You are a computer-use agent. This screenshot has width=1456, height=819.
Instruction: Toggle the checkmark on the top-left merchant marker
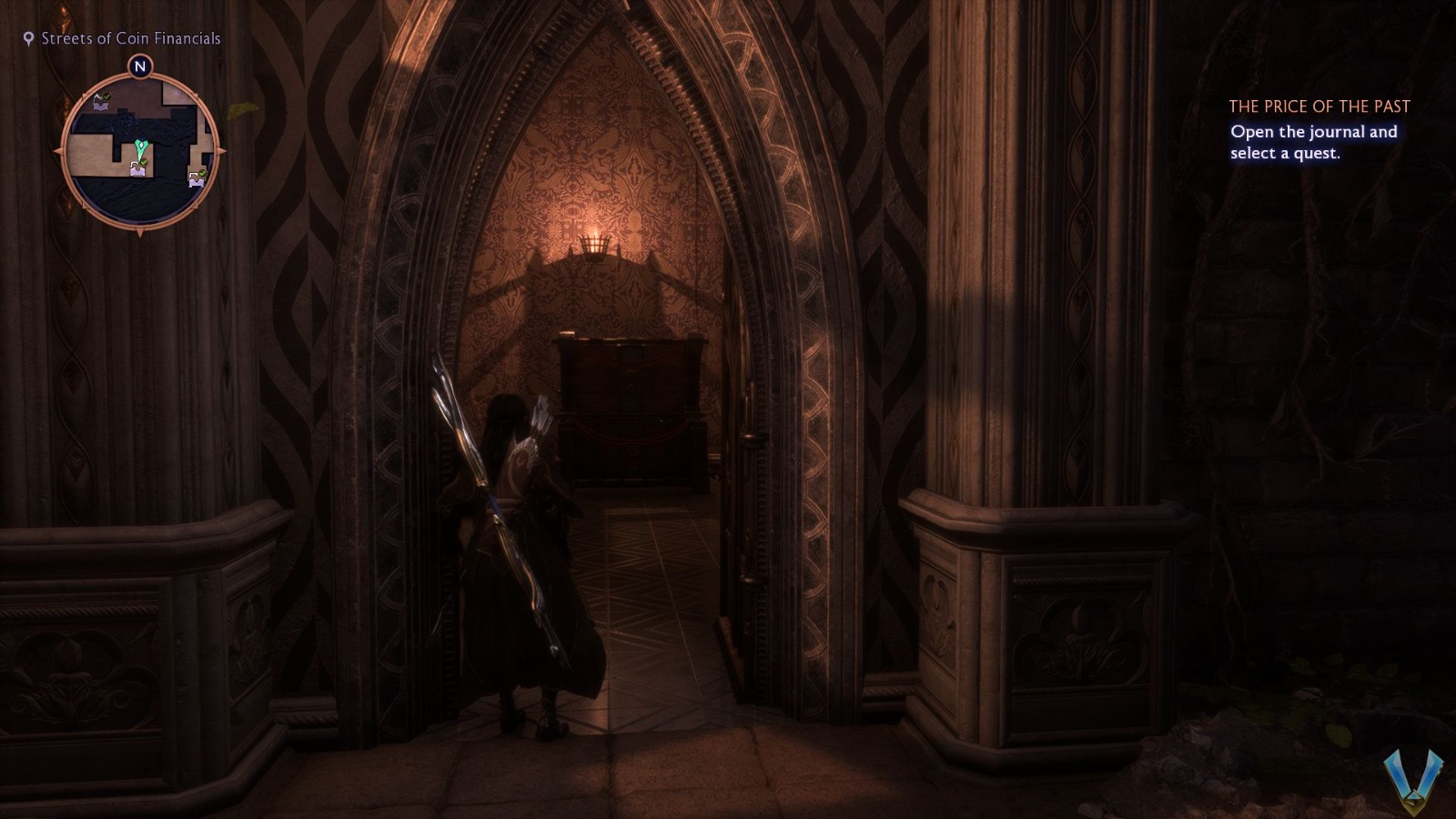tap(106, 97)
